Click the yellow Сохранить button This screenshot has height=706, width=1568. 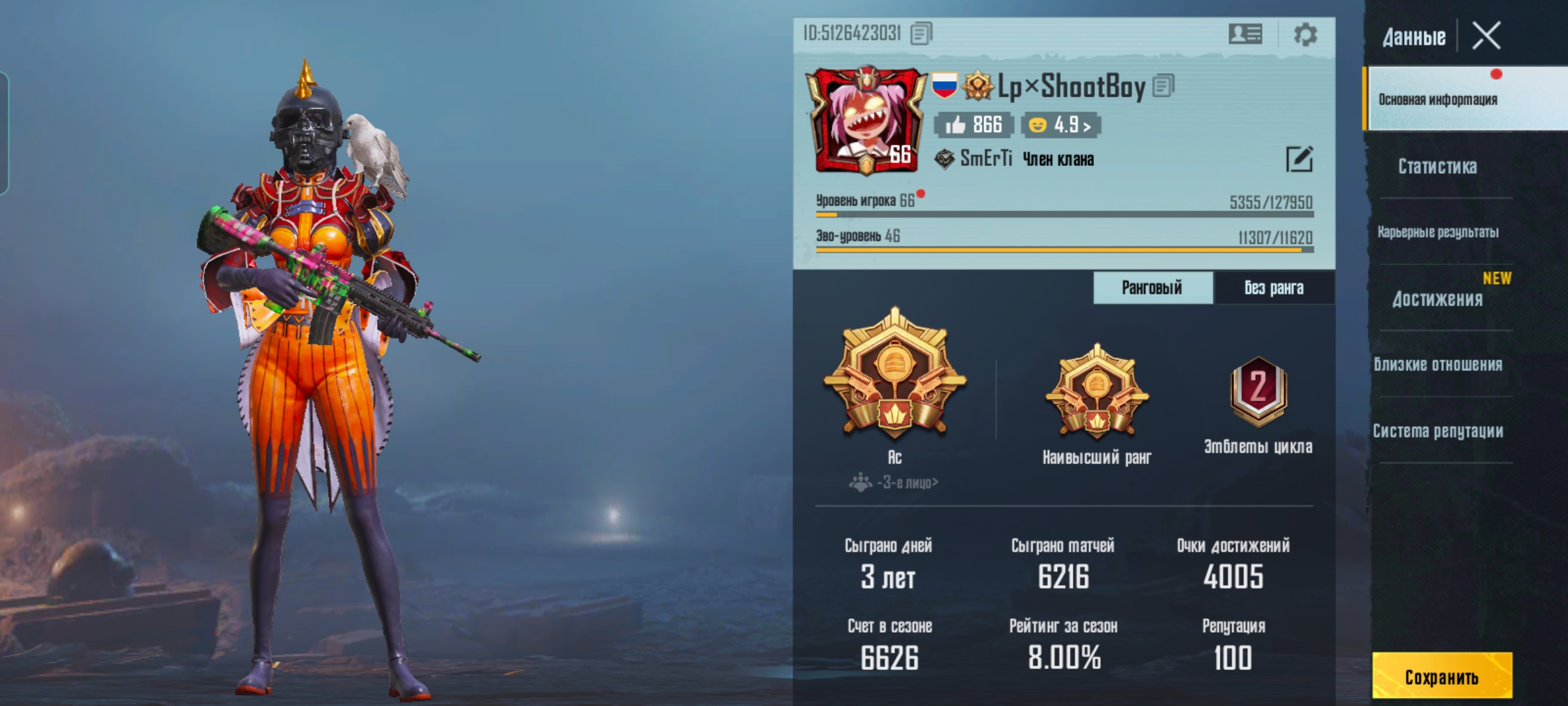click(x=1442, y=677)
